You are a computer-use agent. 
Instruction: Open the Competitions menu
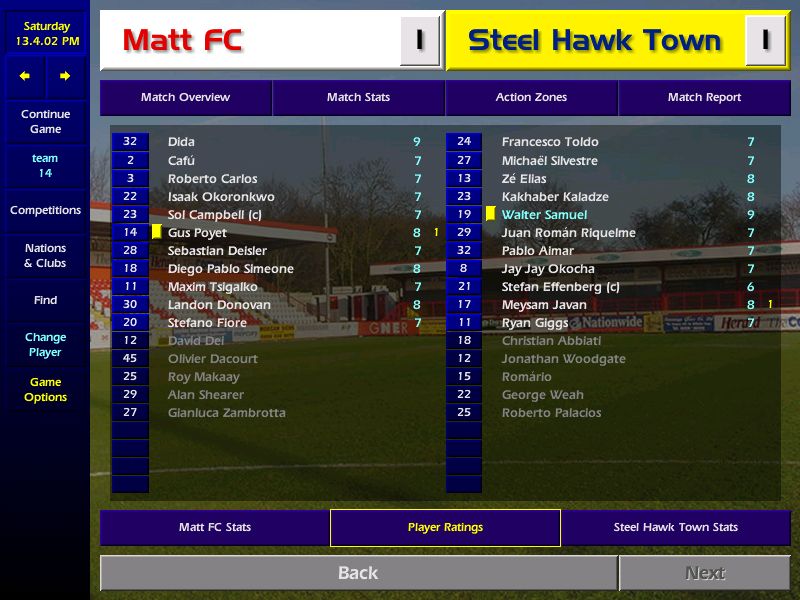tap(45, 210)
